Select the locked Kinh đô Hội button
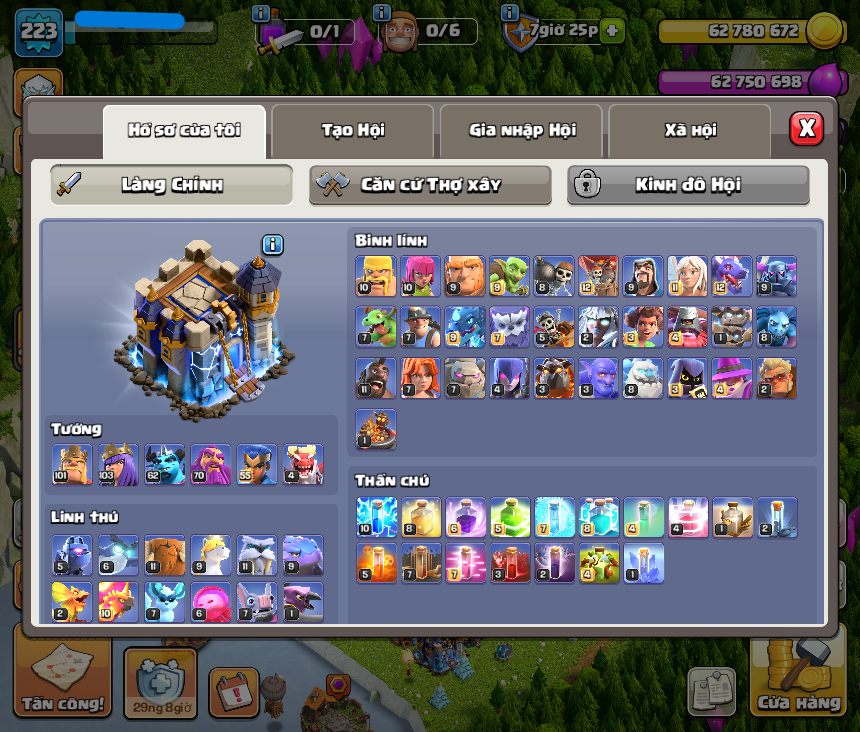The height and width of the screenshot is (732, 860). [x=688, y=185]
